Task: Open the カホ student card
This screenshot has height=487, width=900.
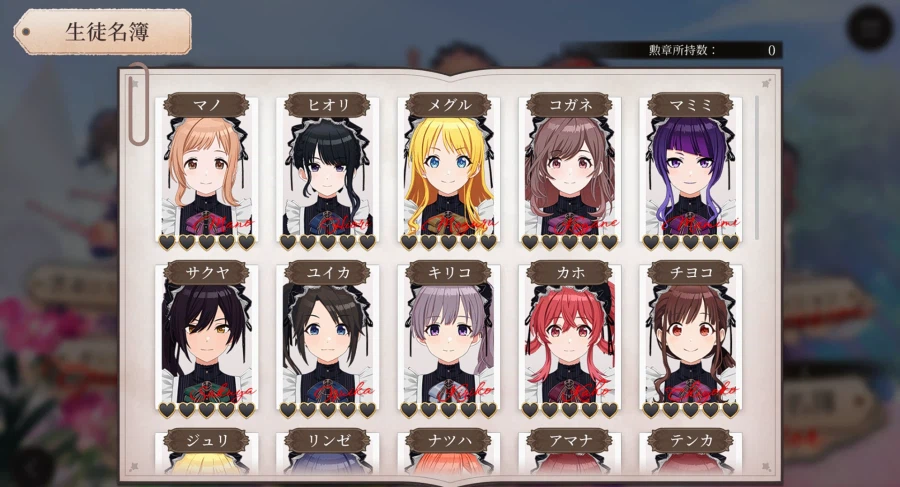Action: click(569, 338)
